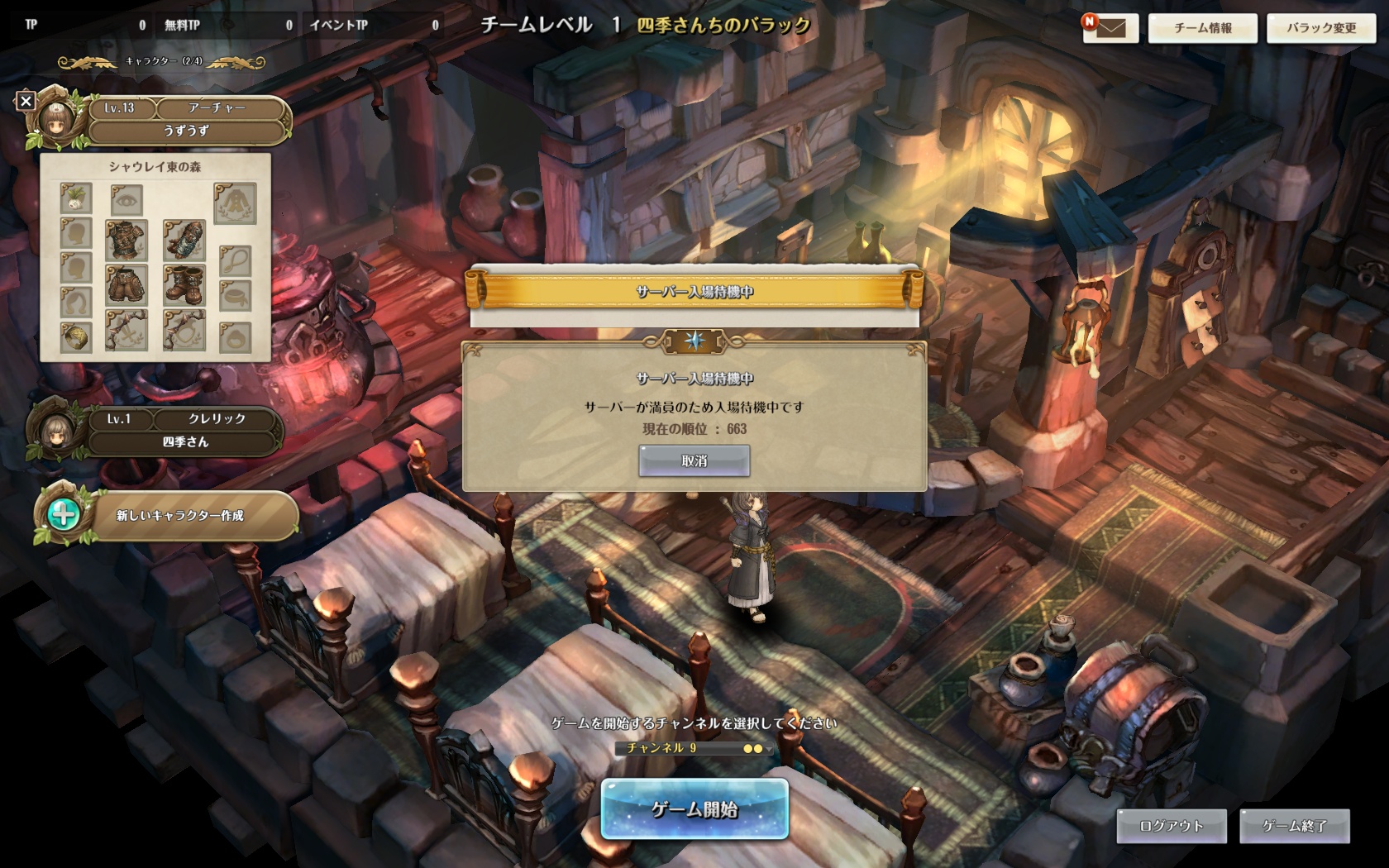Image resolution: width=1389 pixels, height=868 pixels.
Task: Open チーム情報 team information
Action: point(1202,28)
